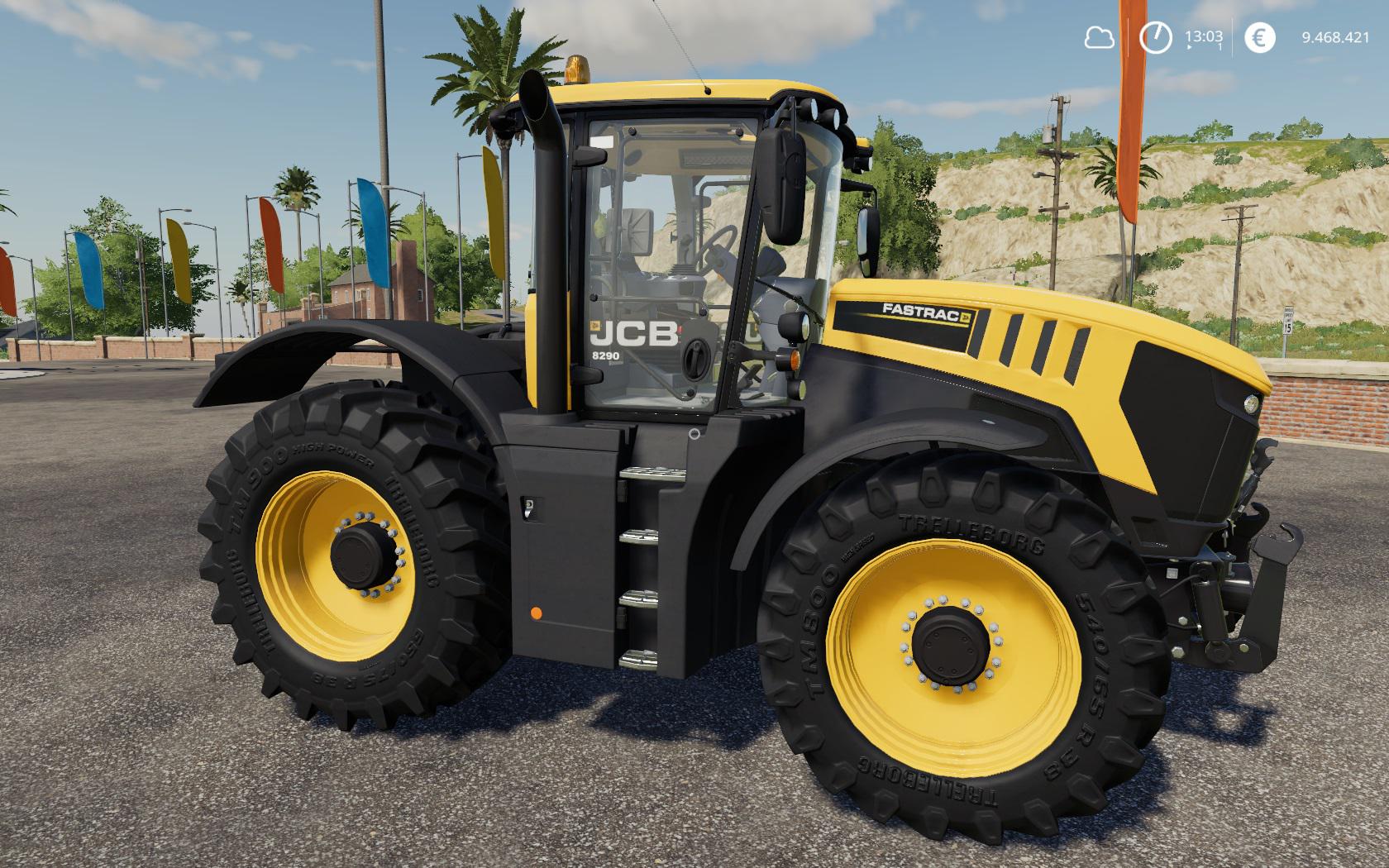This screenshot has width=1389, height=868.
Task: Click the 8290 model number decal
Action: coord(606,355)
